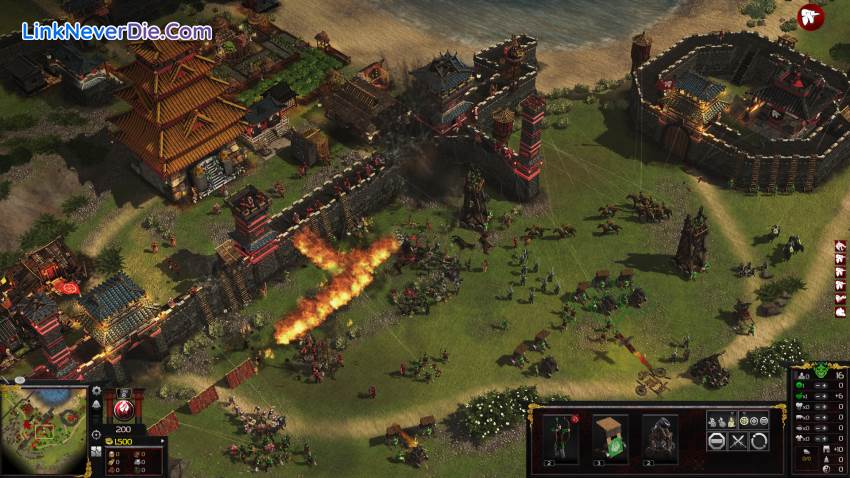850x478 pixels.
Task: Click the target icon beside the minimap
Action: coord(96,436)
